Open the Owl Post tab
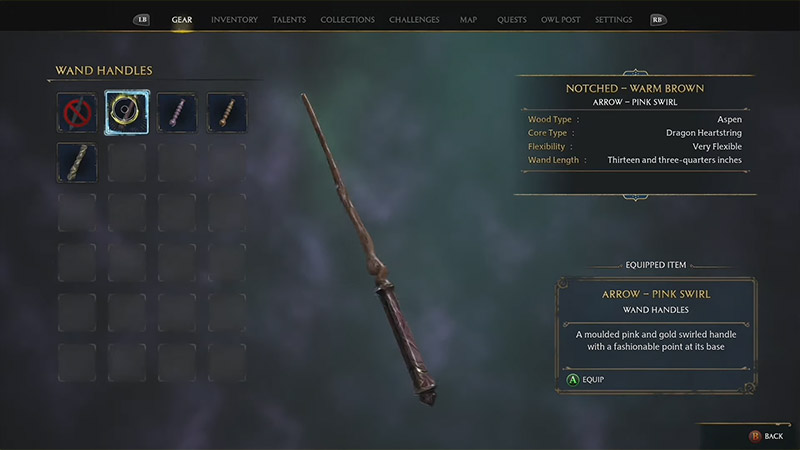Screen dimensions: 800x450 click(x=559, y=20)
